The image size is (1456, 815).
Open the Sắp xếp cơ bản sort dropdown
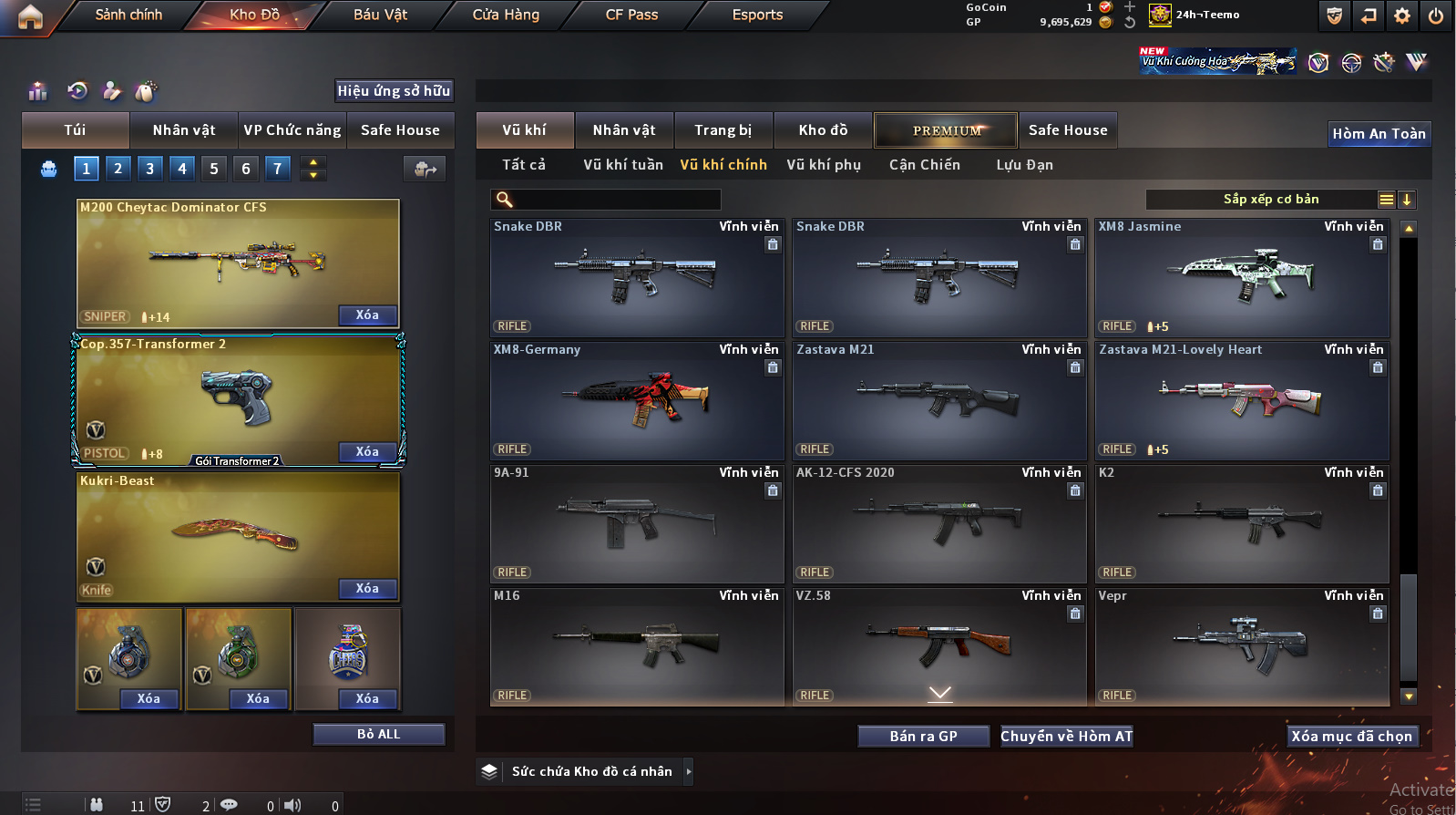pos(1271,200)
